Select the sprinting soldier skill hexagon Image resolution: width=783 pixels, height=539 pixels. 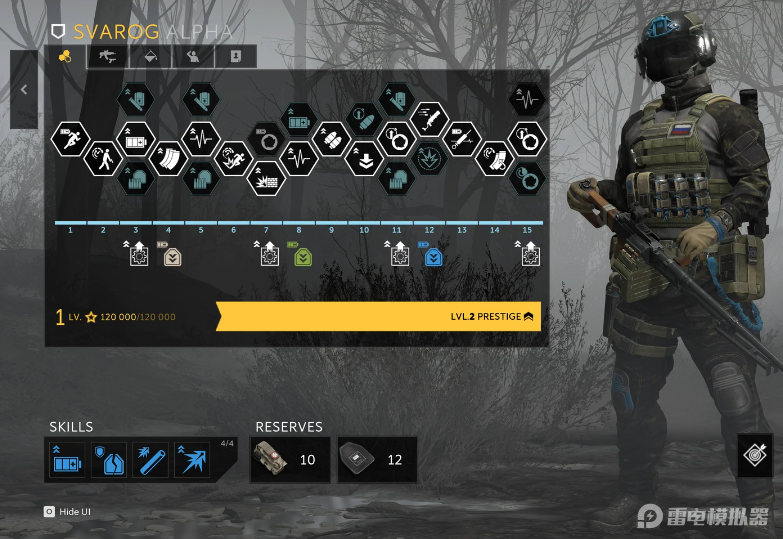tap(70, 138)
